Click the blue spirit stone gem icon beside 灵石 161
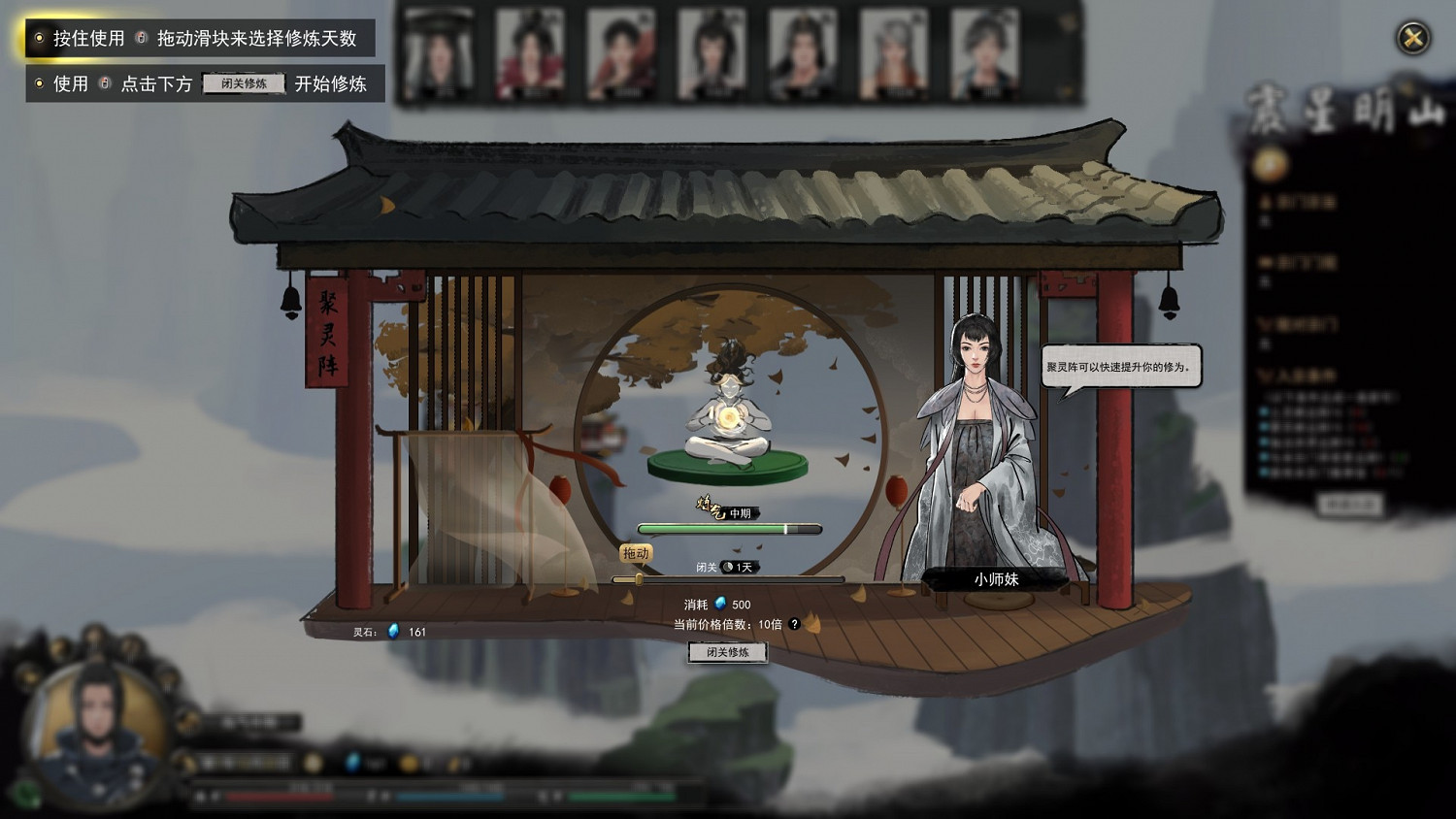 [x=392, y=630]
